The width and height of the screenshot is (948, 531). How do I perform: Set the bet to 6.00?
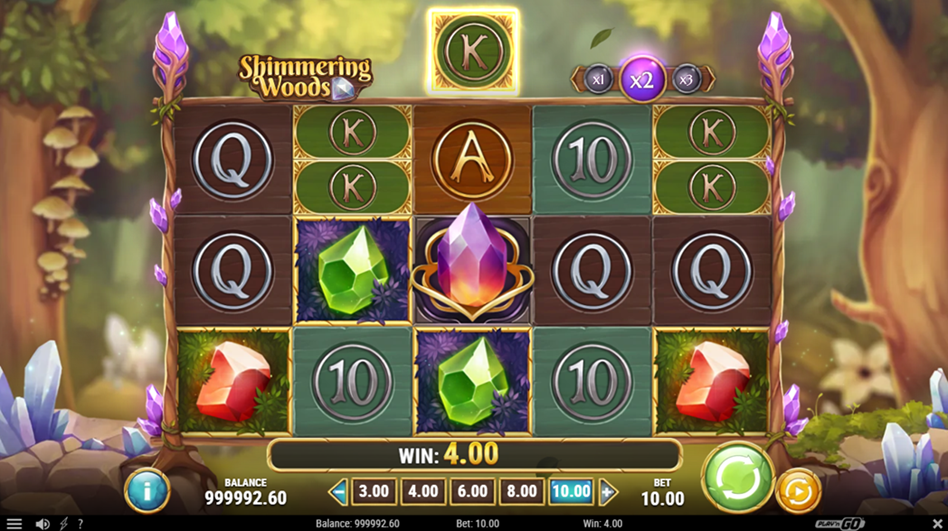click(472, 491)
